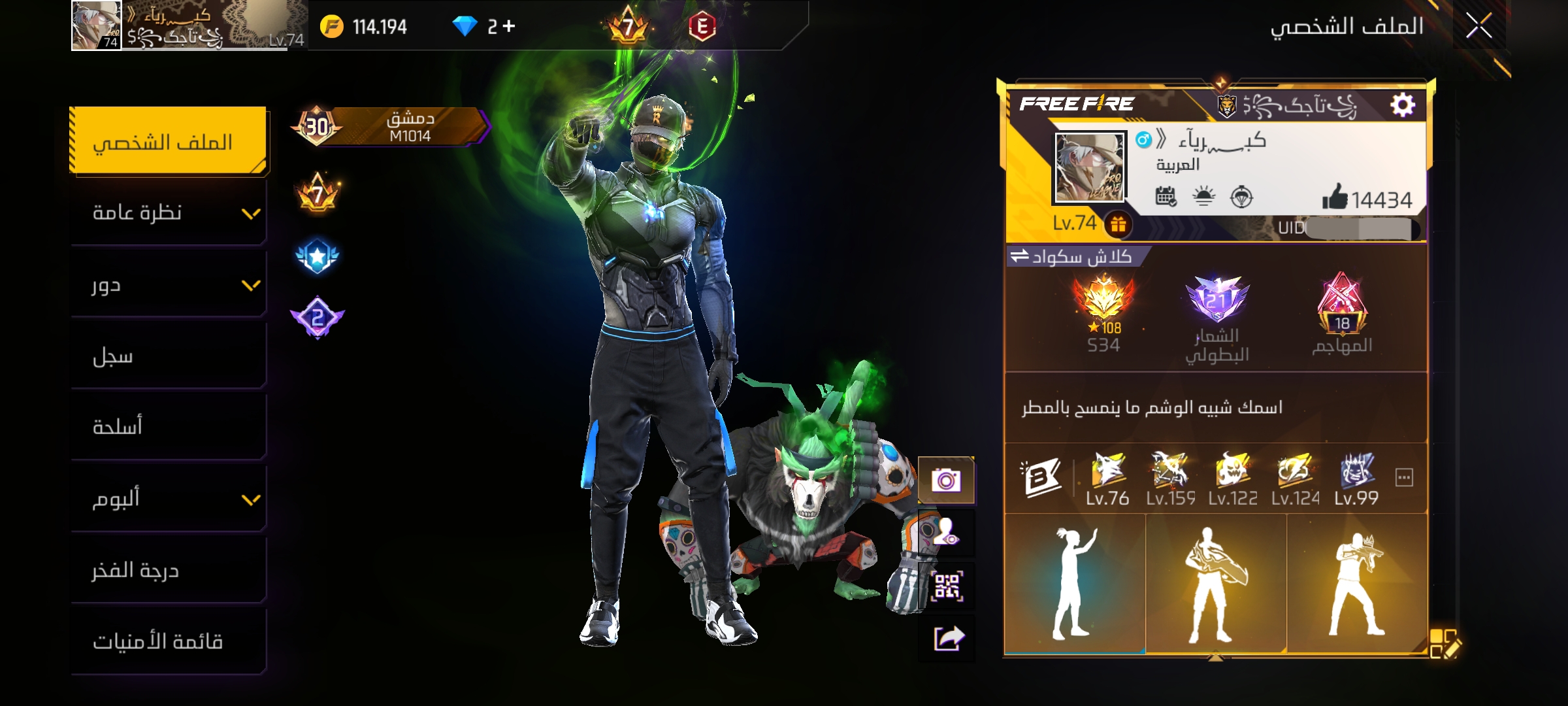This screenshot has height=706, width=1568.
Task: Close the profile screen with the X
Action: 1478,26
